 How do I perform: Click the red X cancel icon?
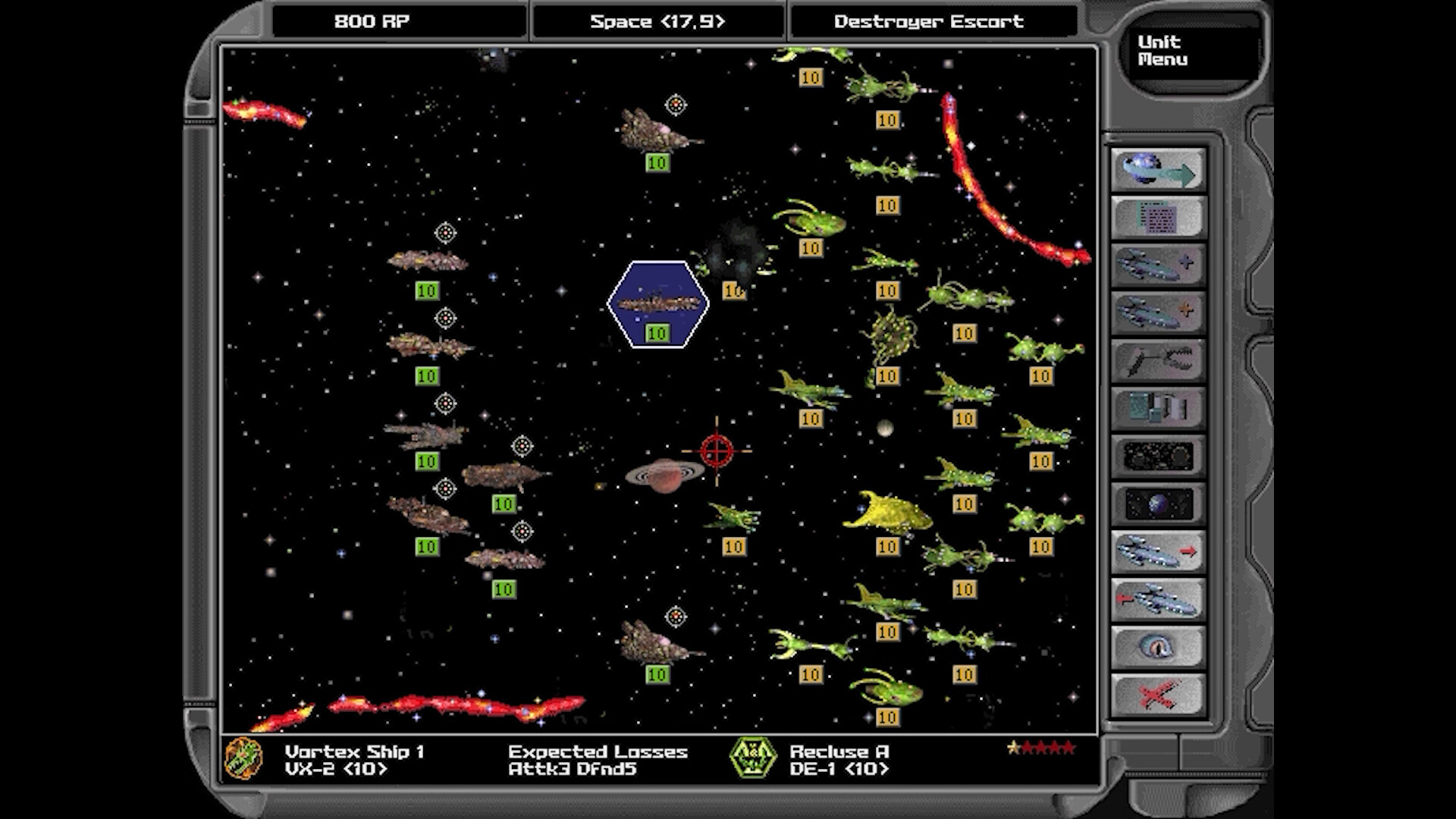[1159, 692]
